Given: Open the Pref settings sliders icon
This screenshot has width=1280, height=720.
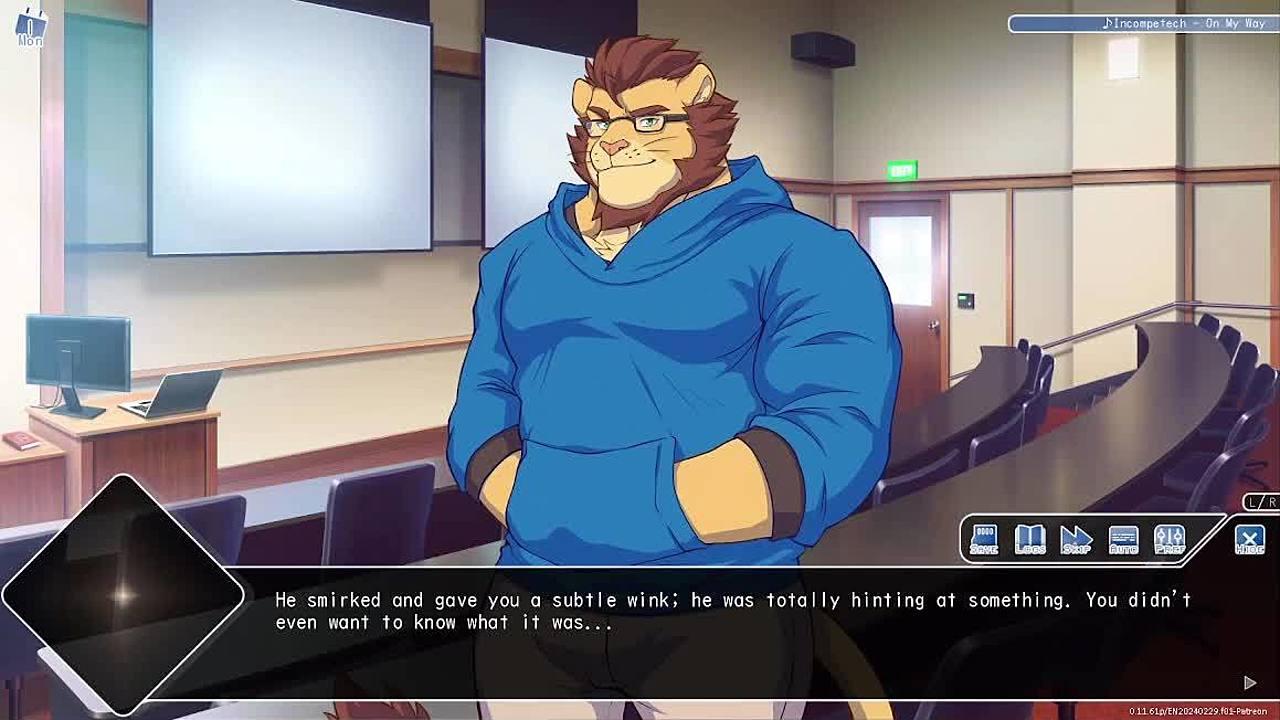Looking at the screenshot, I should coord(1169,540).
